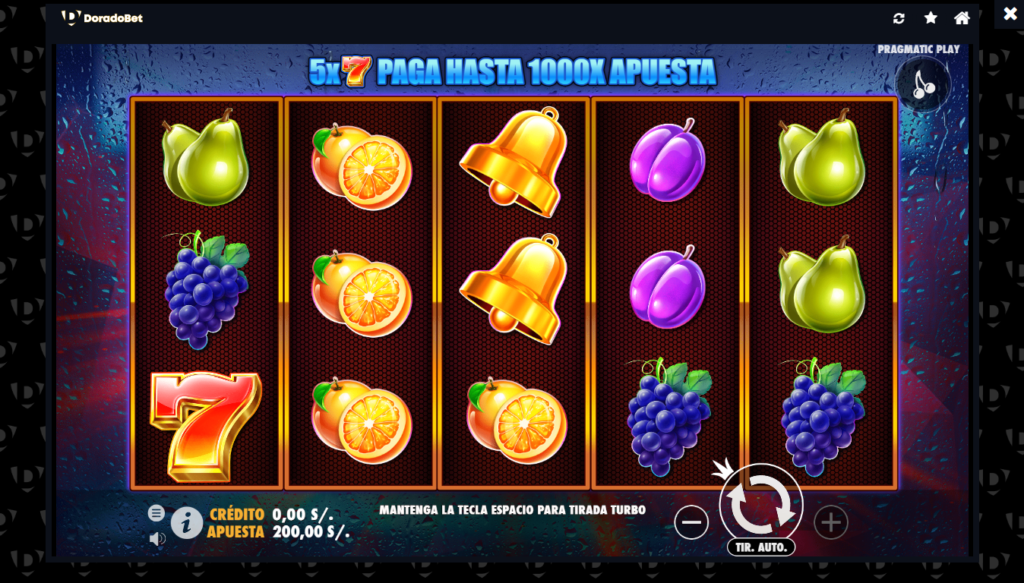
Task: Spin the reels with the circular arrows button
Action: pyautogui.click(x=761, y=503)
